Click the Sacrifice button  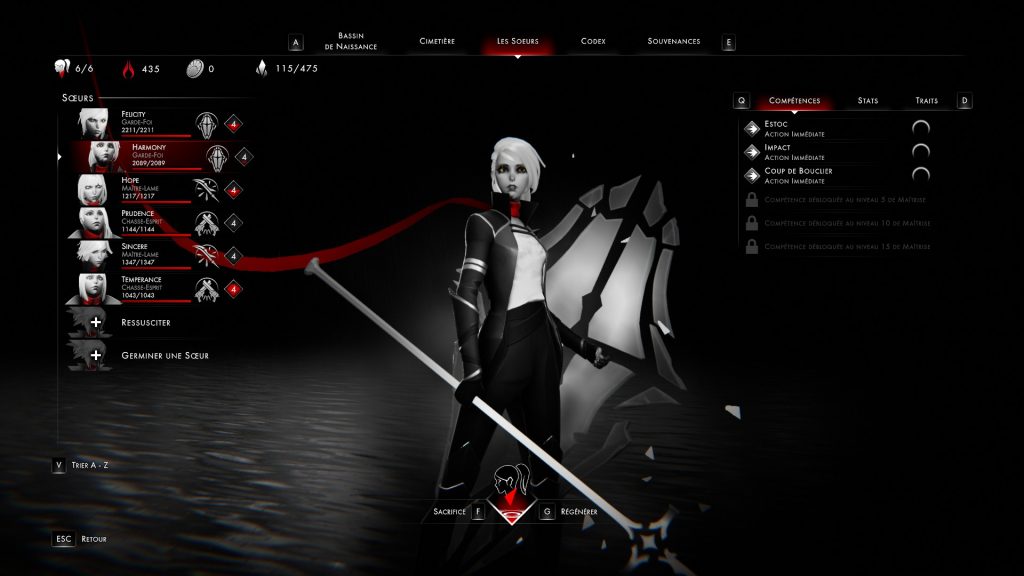coord(450,512)
